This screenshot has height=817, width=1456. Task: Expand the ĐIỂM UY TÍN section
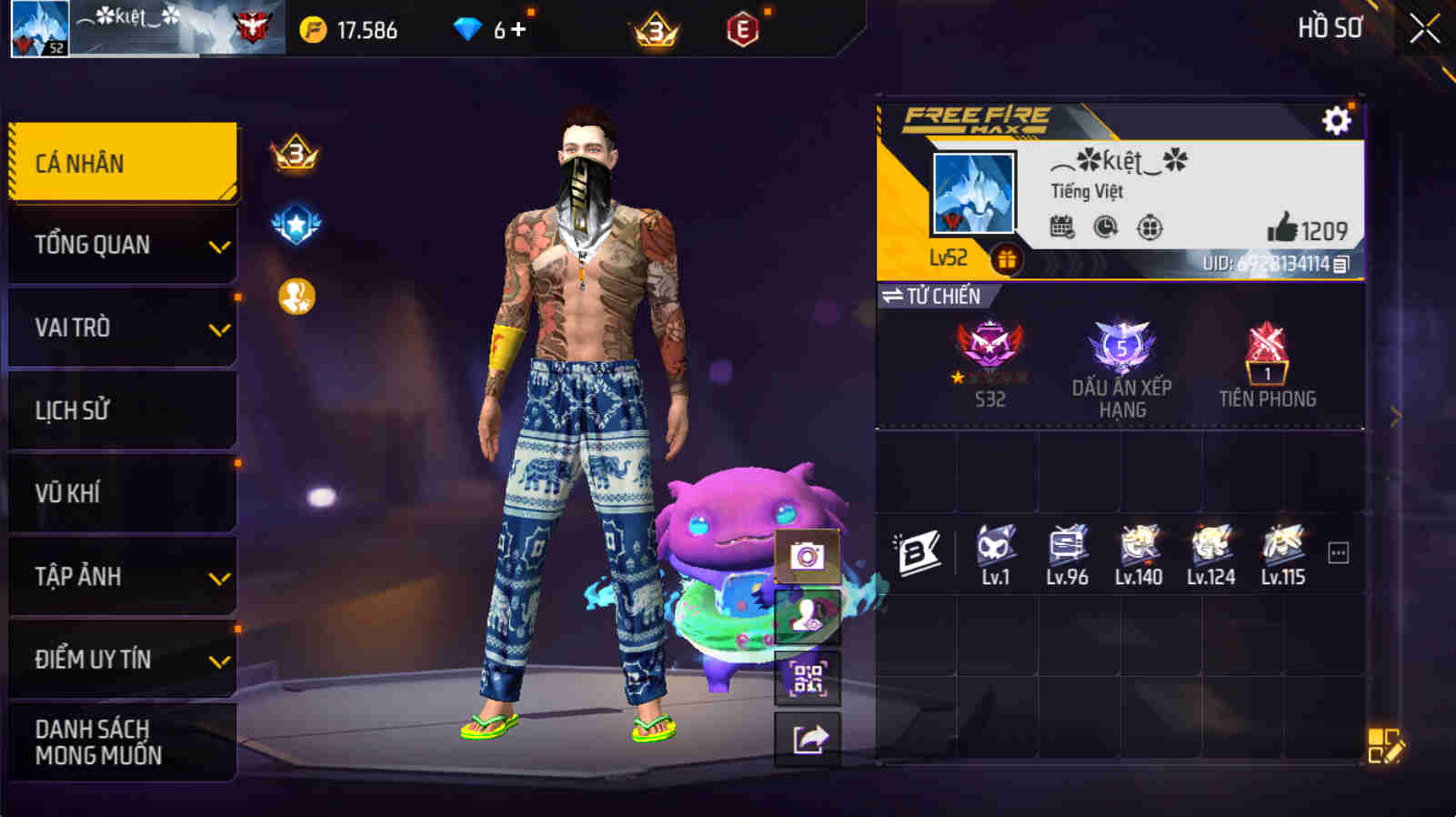pos(122,660)
